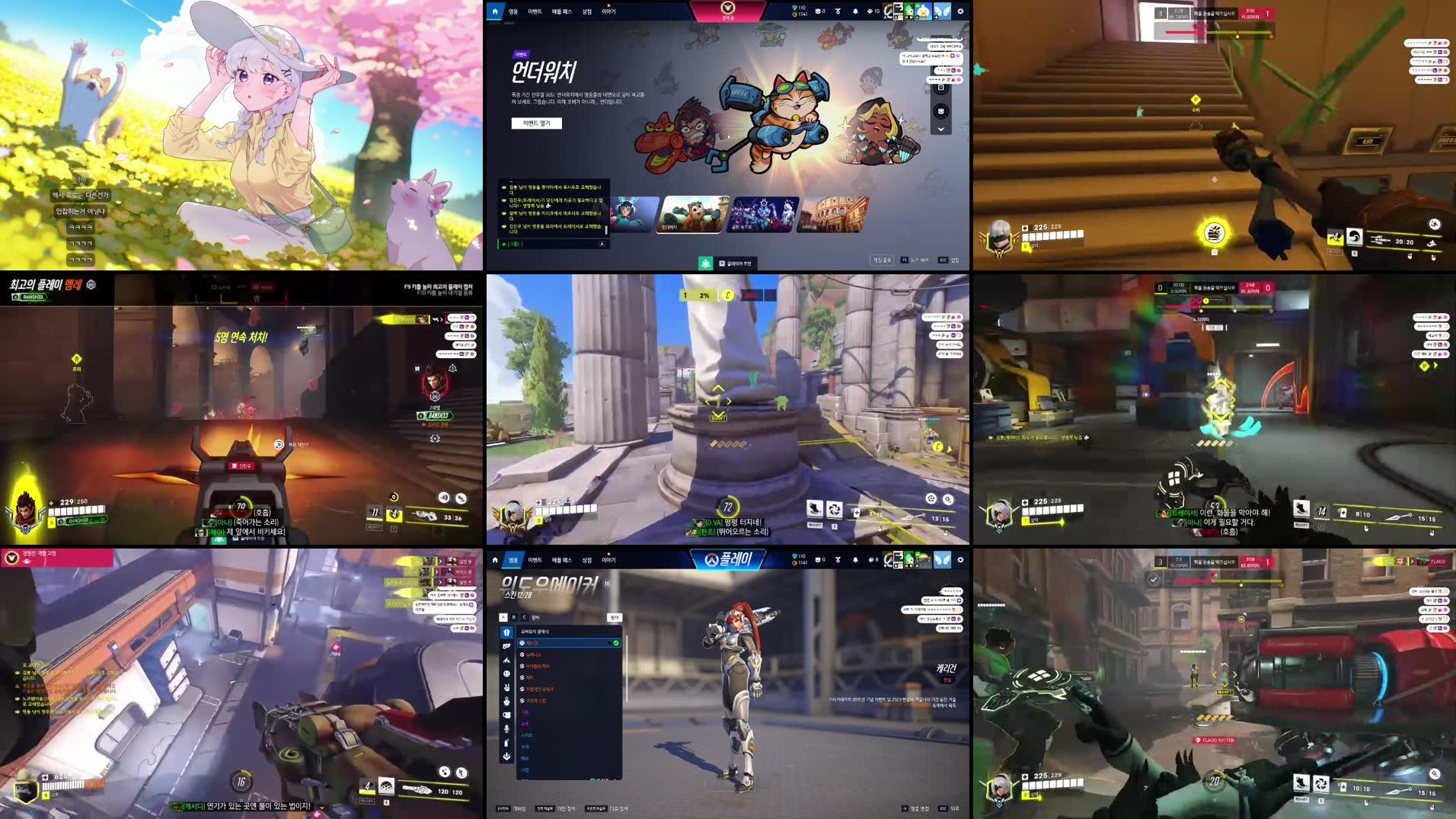Select the voice lines microphone sidebar icon

tap(506, 727)
